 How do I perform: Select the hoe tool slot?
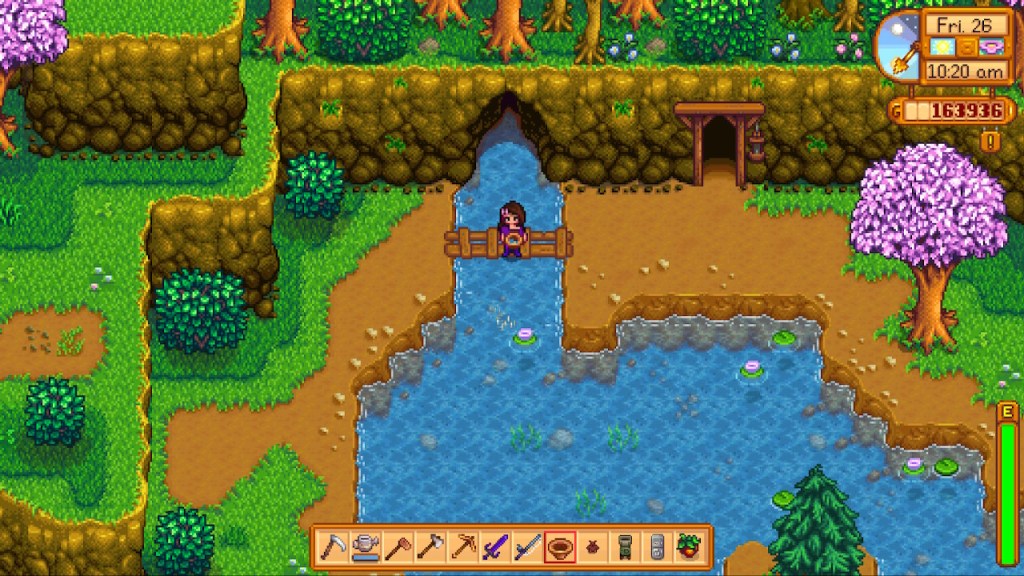pos(397,547)
